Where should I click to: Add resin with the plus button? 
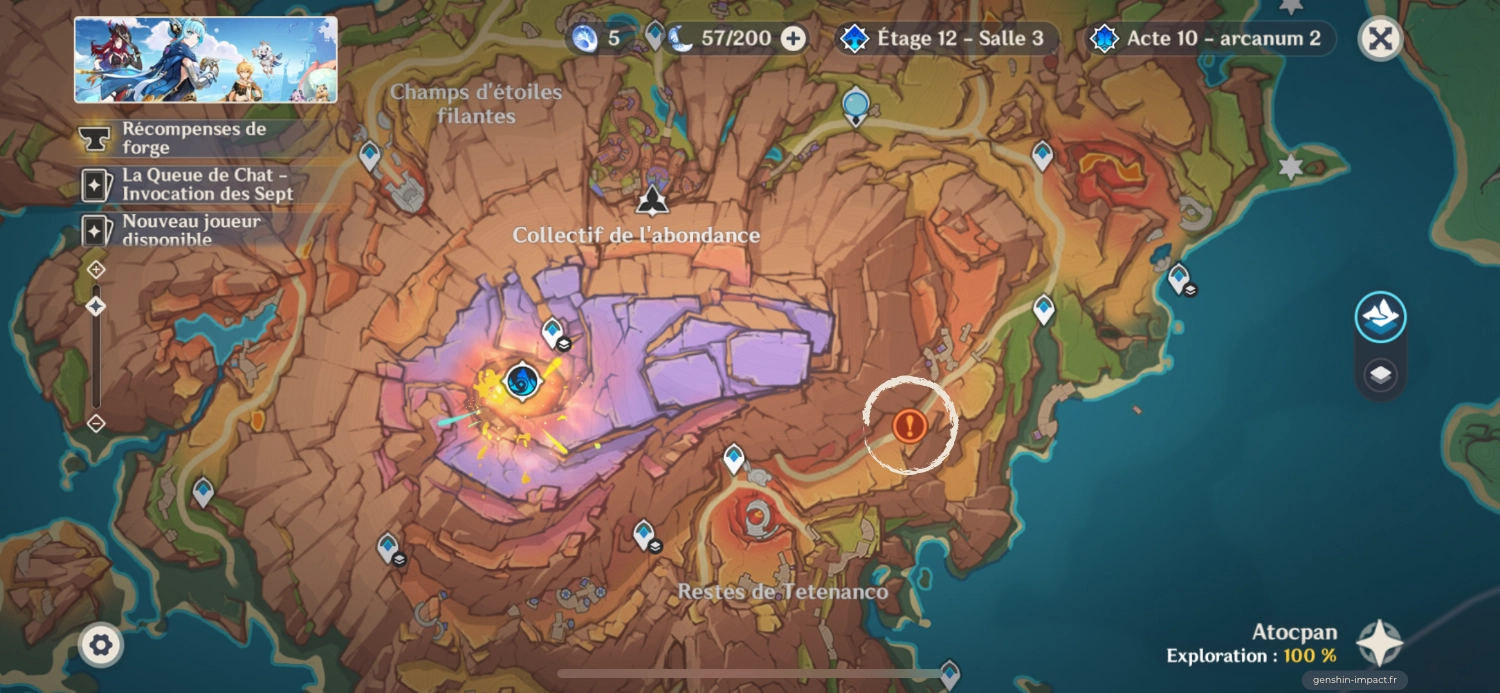point(793,39)
